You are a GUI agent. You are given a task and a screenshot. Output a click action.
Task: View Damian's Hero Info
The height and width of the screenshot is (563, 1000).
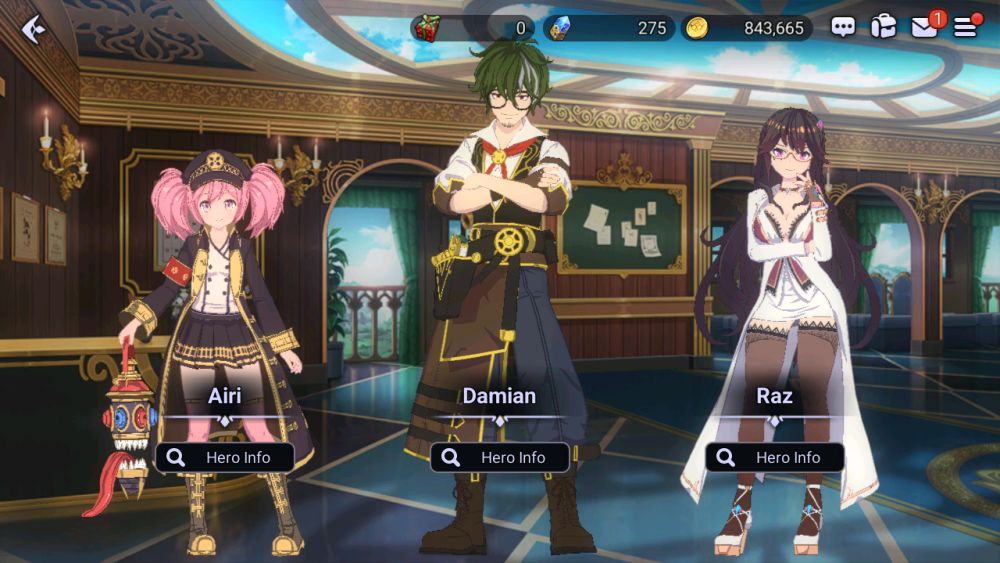tap(500, 457)
